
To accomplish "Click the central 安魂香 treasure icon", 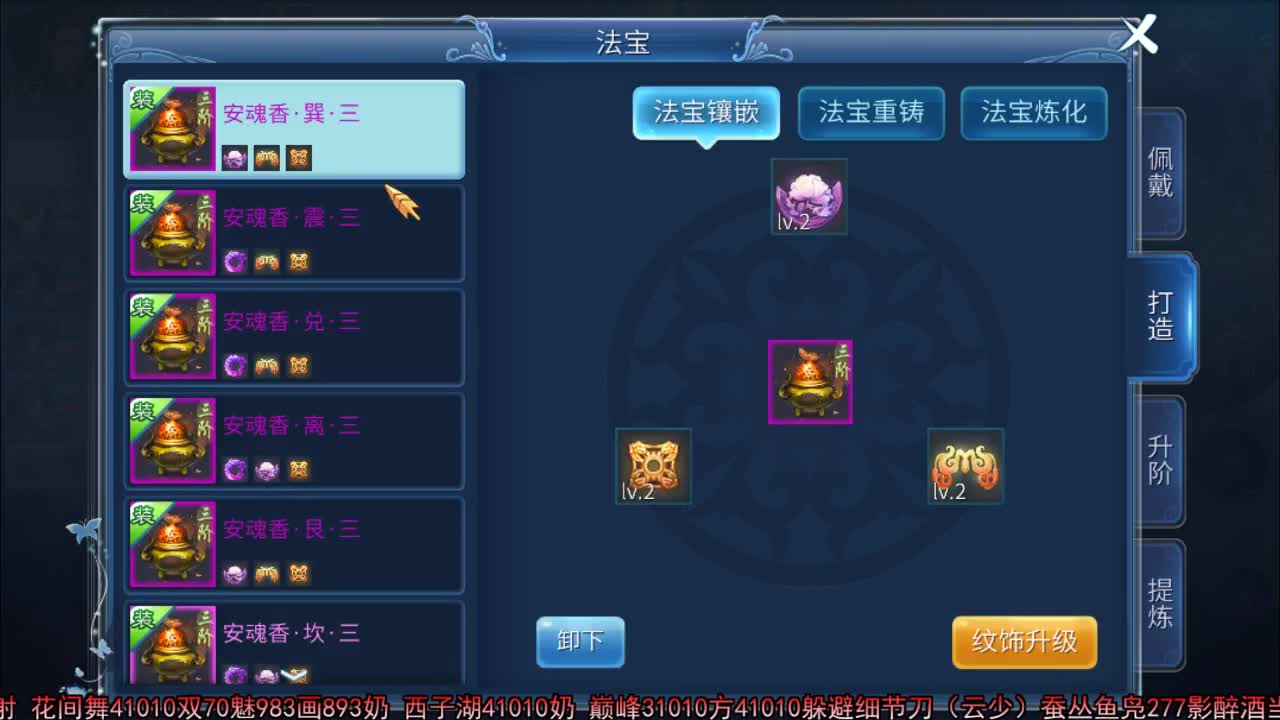I will click(809, 381).
